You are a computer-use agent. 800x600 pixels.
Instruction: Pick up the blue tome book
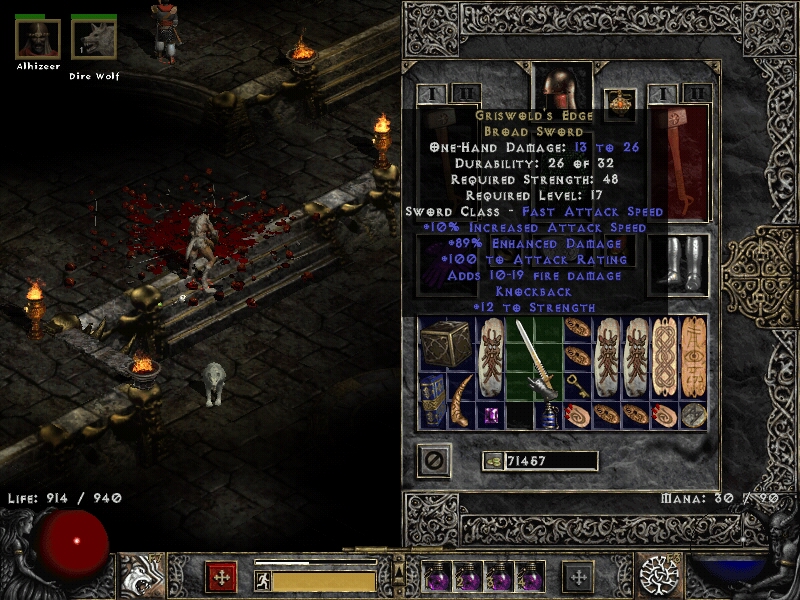[x=434, y=401]
